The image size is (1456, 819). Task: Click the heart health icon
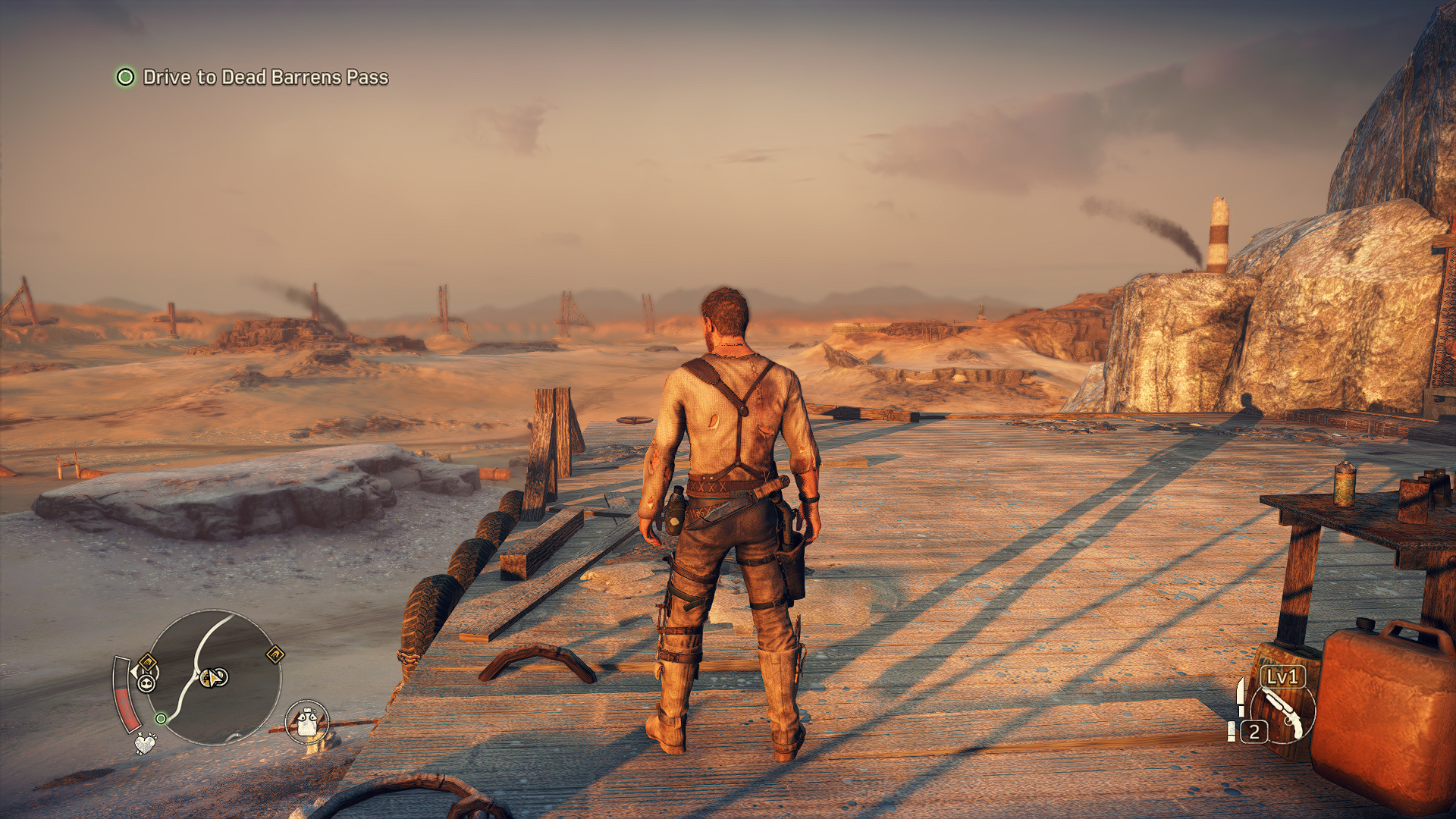click(x=145, y=743)
